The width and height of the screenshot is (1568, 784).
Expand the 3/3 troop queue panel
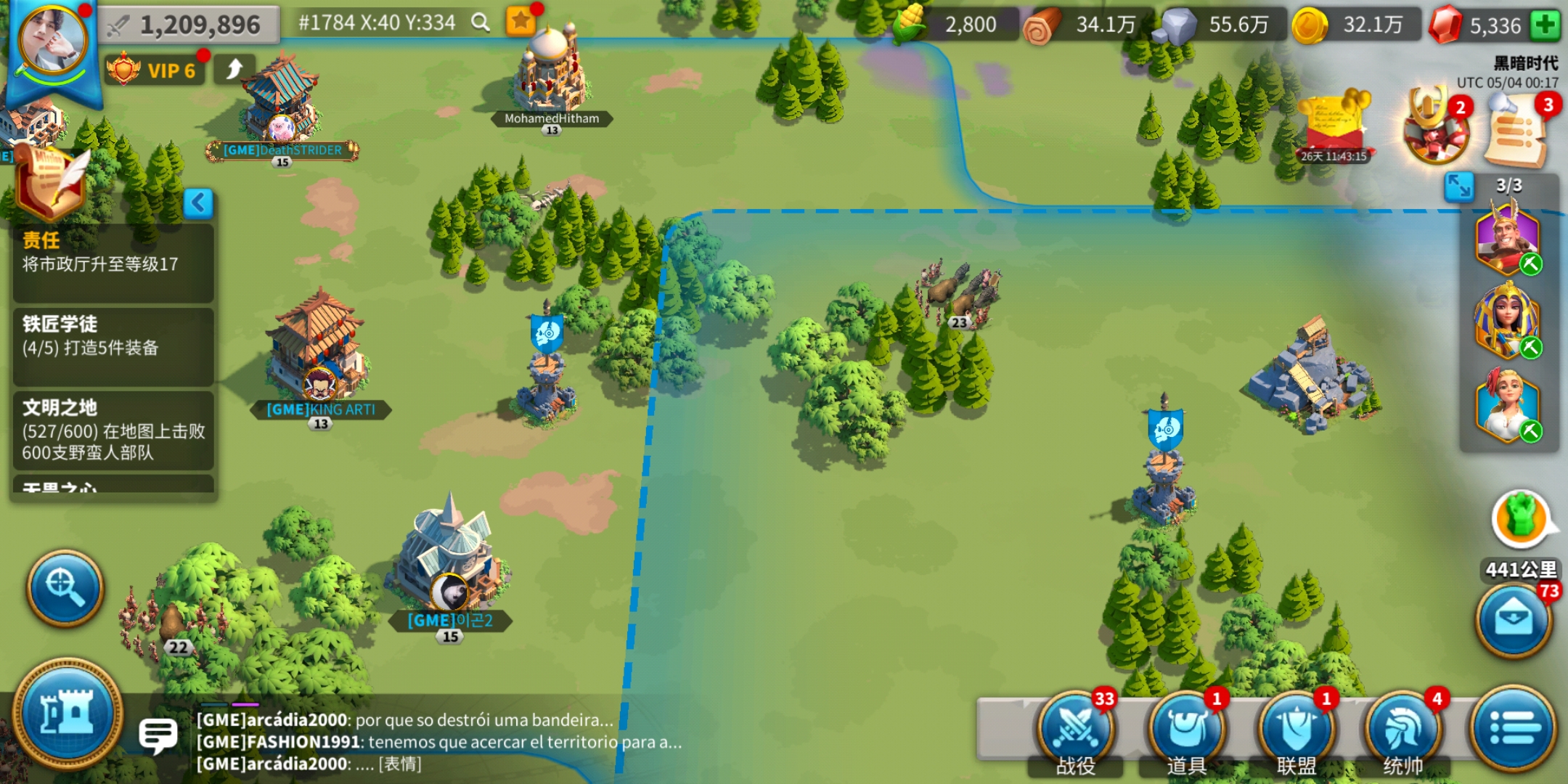coord(1459,187)
